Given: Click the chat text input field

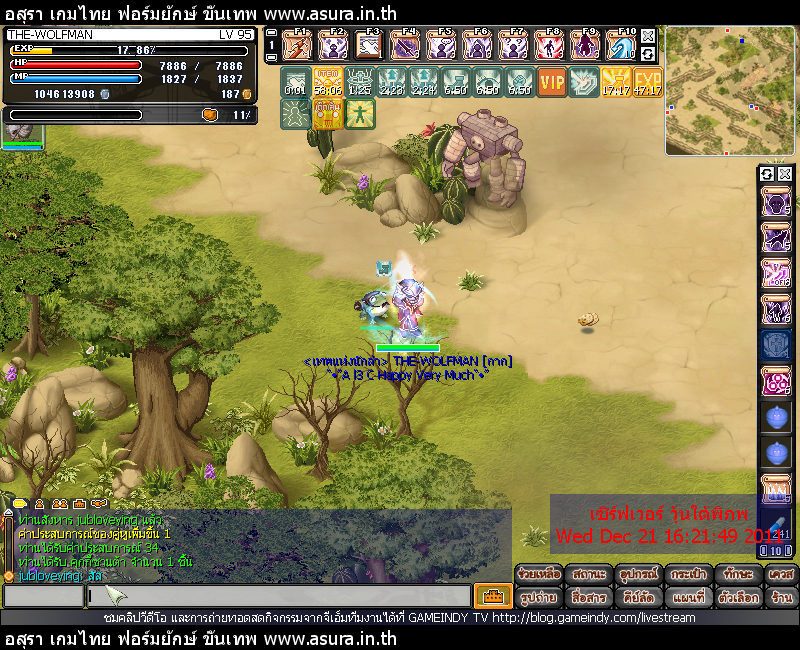Looking at the screenshot, I should [278, 596].
